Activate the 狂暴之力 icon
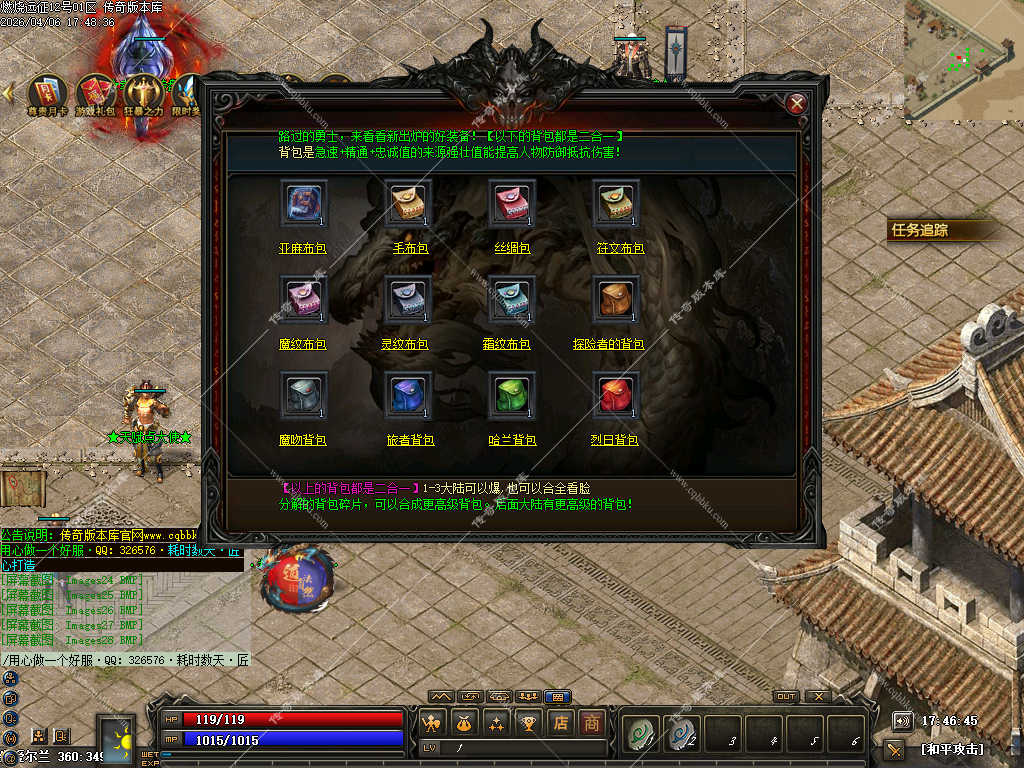 pos(143,93)
